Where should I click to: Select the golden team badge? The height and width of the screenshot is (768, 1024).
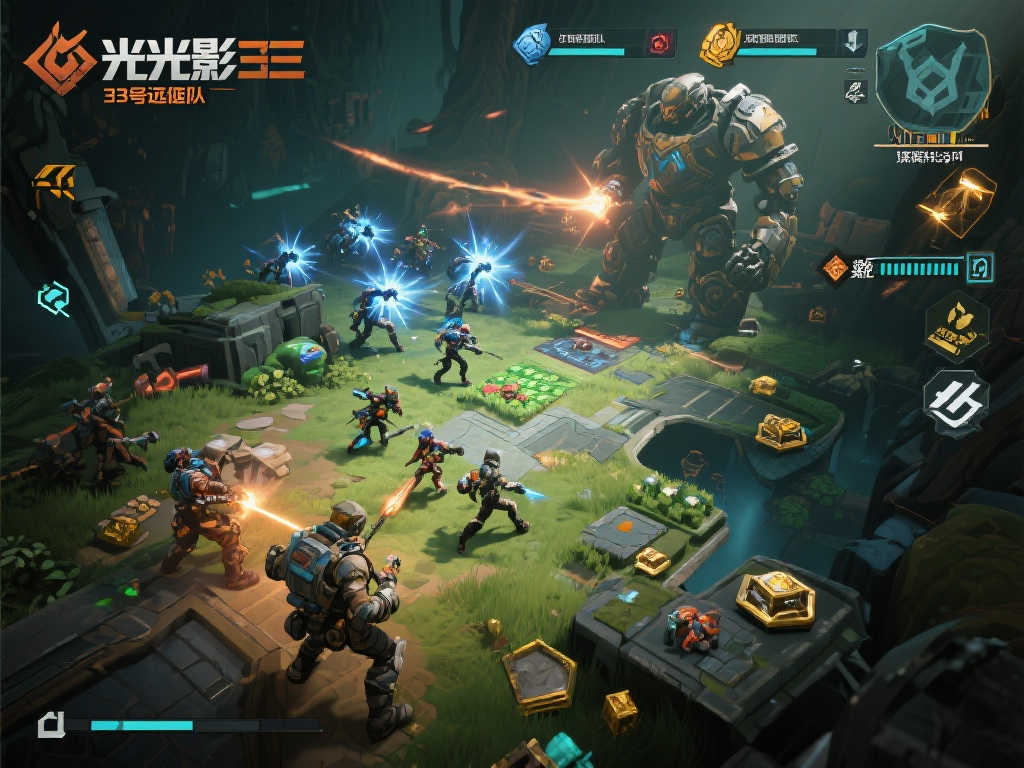click(718, 42)
